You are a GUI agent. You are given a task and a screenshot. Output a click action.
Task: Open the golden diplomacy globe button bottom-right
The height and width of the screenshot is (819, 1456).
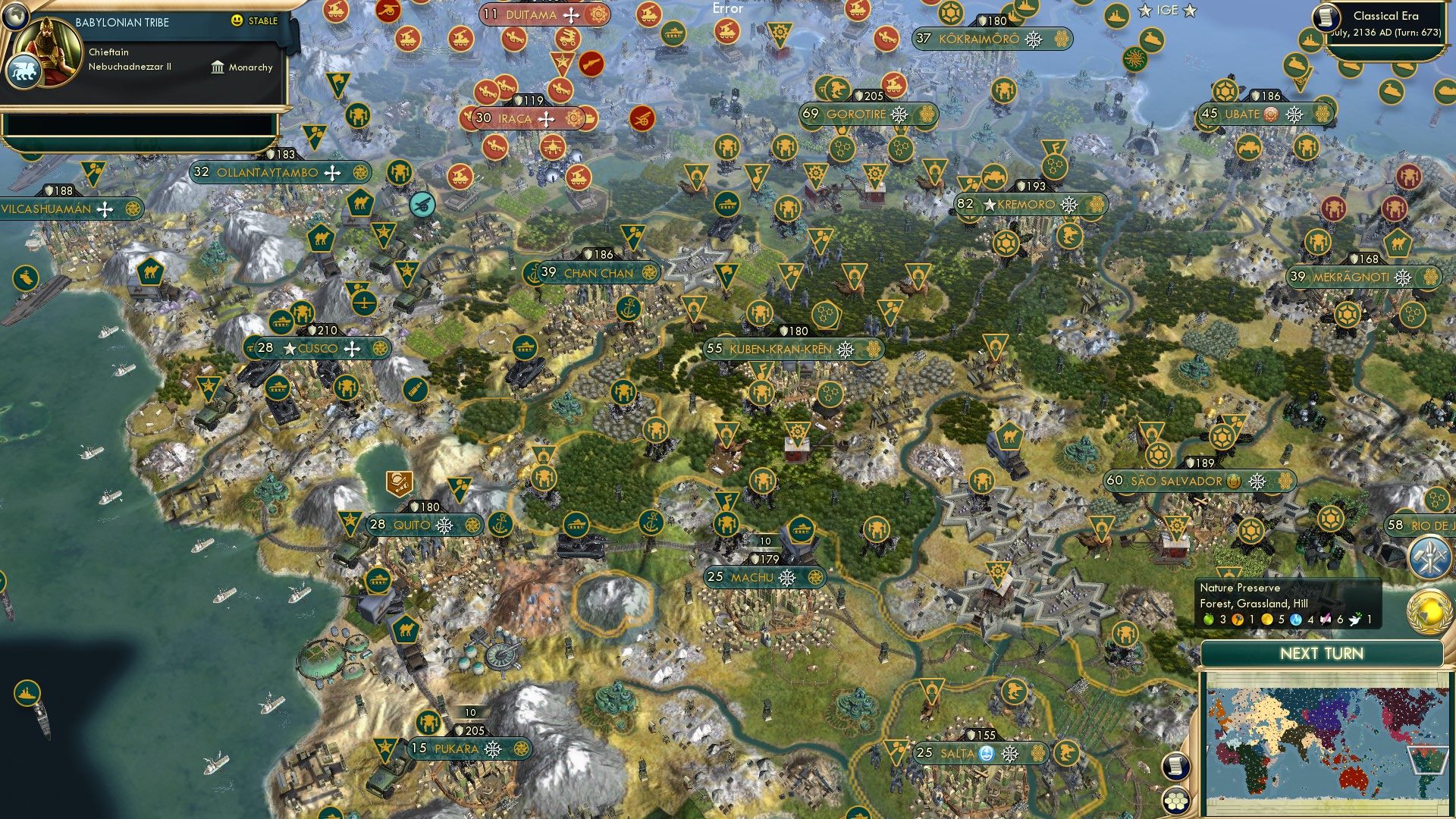[1429, 610]
